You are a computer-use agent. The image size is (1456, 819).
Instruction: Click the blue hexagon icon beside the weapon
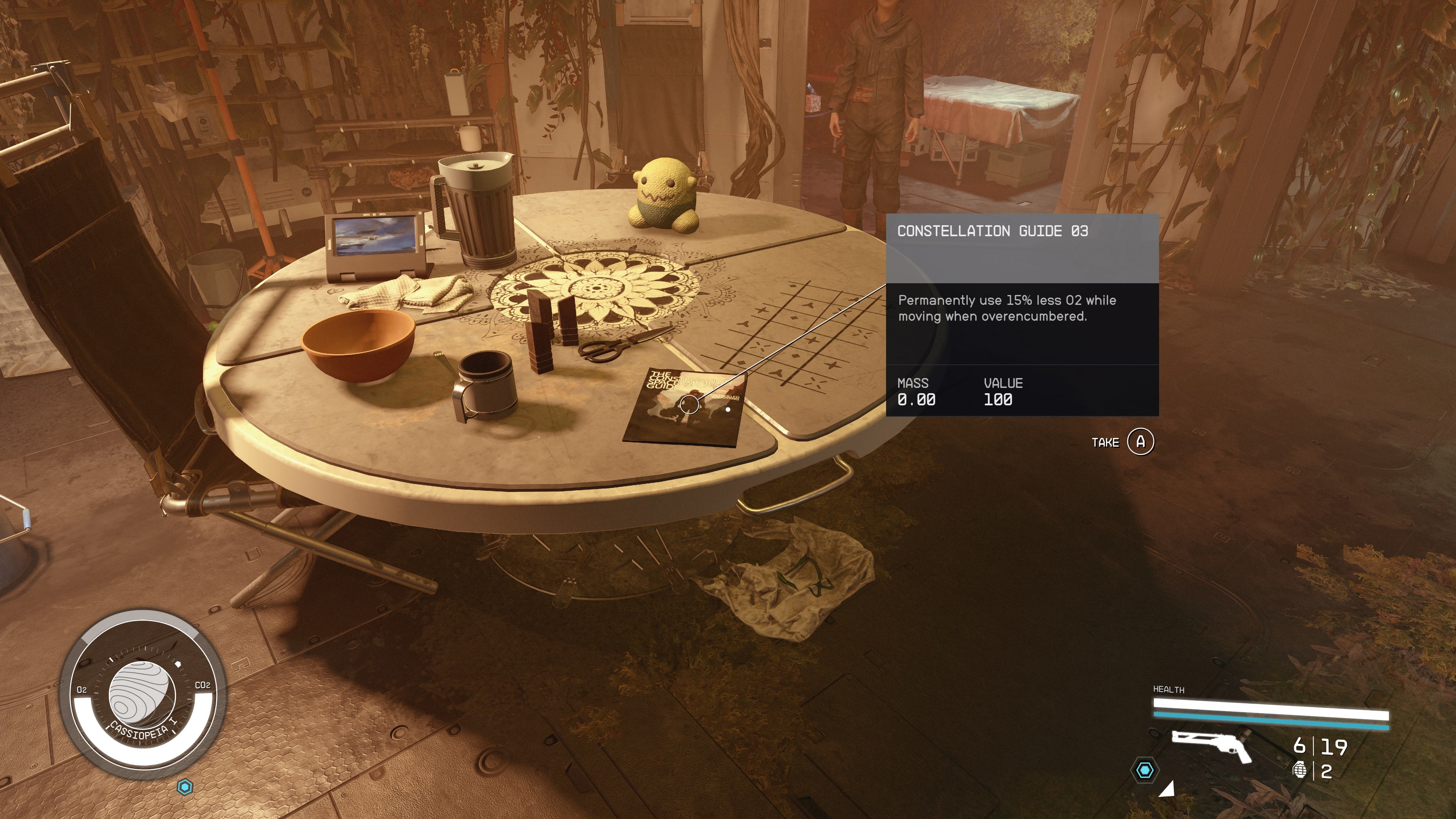1145,770
